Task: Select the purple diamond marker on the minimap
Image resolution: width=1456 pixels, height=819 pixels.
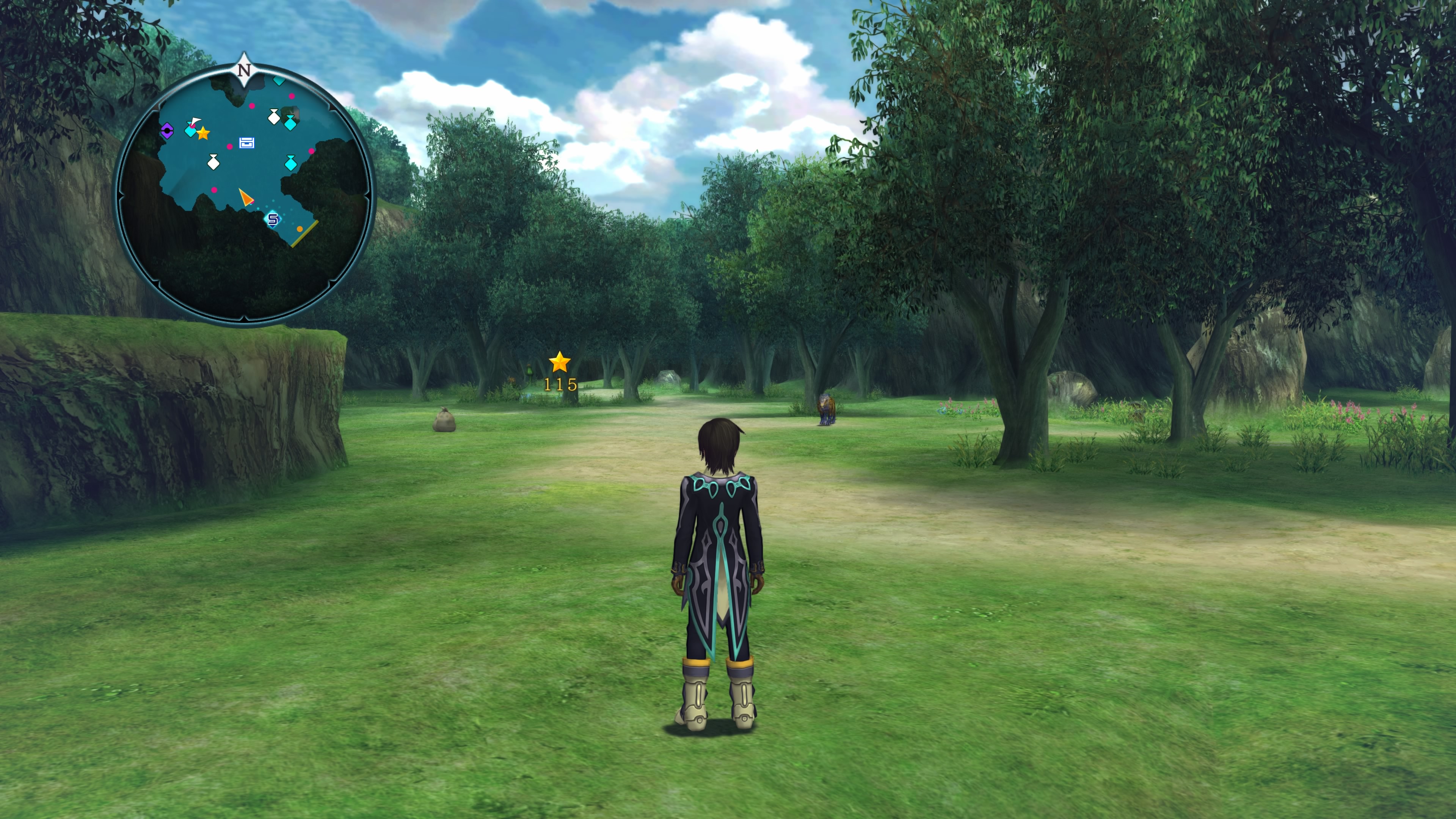Action: [167, 131]
